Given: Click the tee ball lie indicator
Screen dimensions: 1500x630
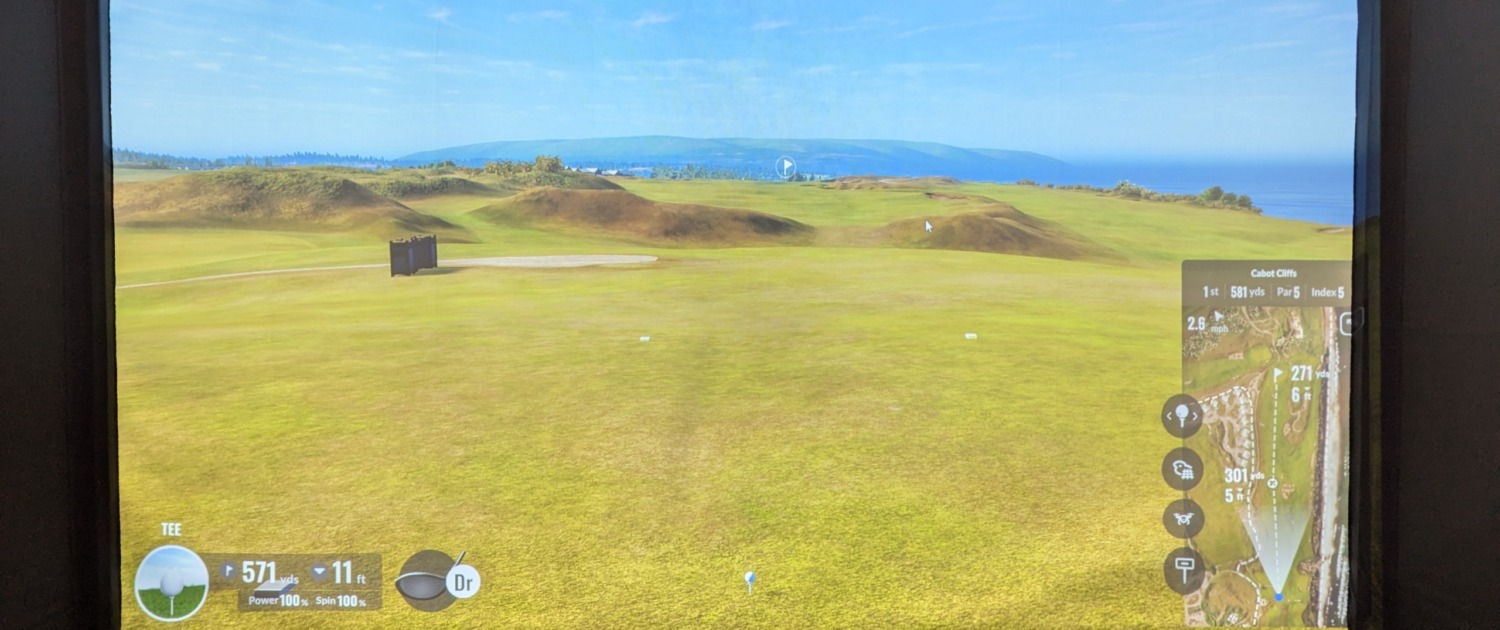Looking at the screenshot, I should tap(171, 583).
